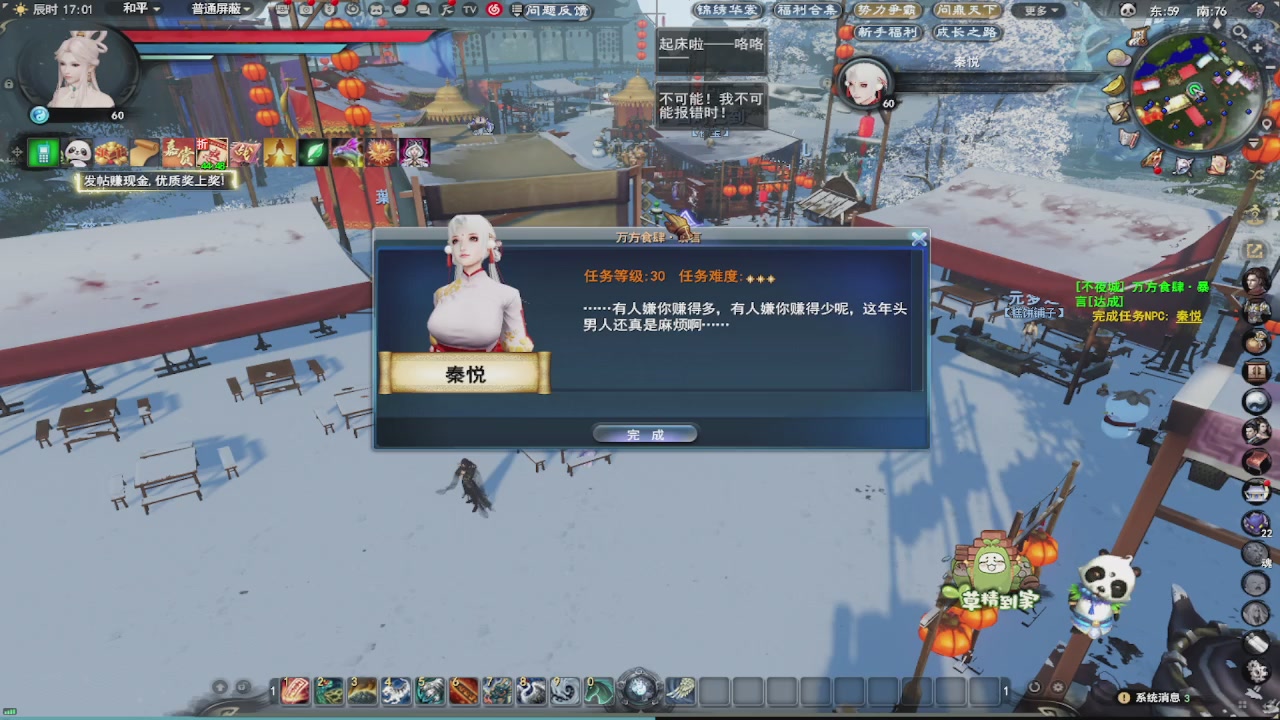Expand the 更多 menu at top right
Image resolution: width=1280 pixels, height=720 pixels.
coord(1041,8)
